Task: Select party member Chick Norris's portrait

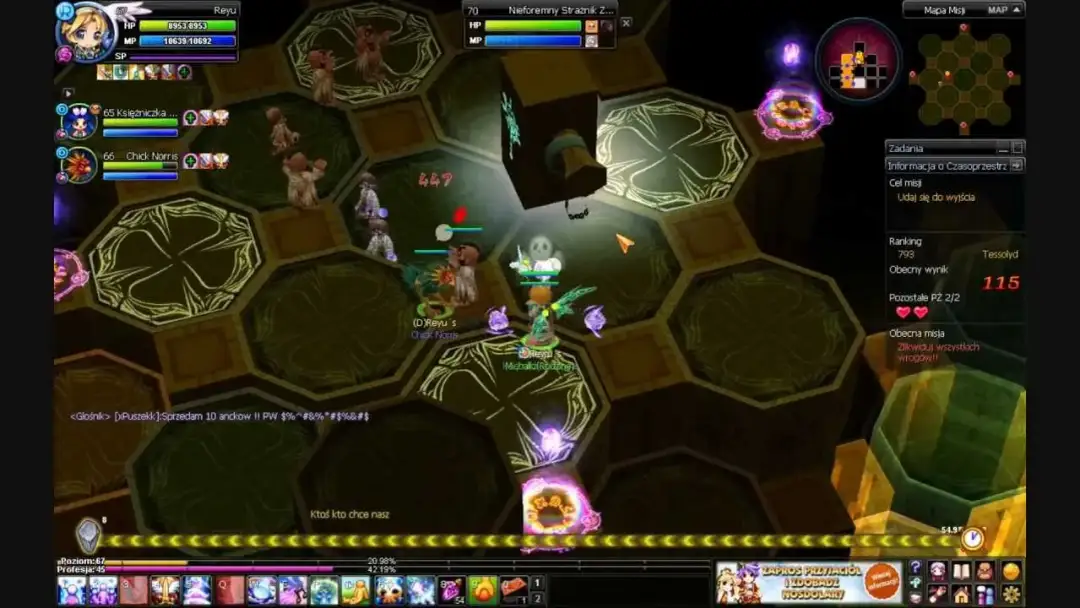Action: click(80, 164)
